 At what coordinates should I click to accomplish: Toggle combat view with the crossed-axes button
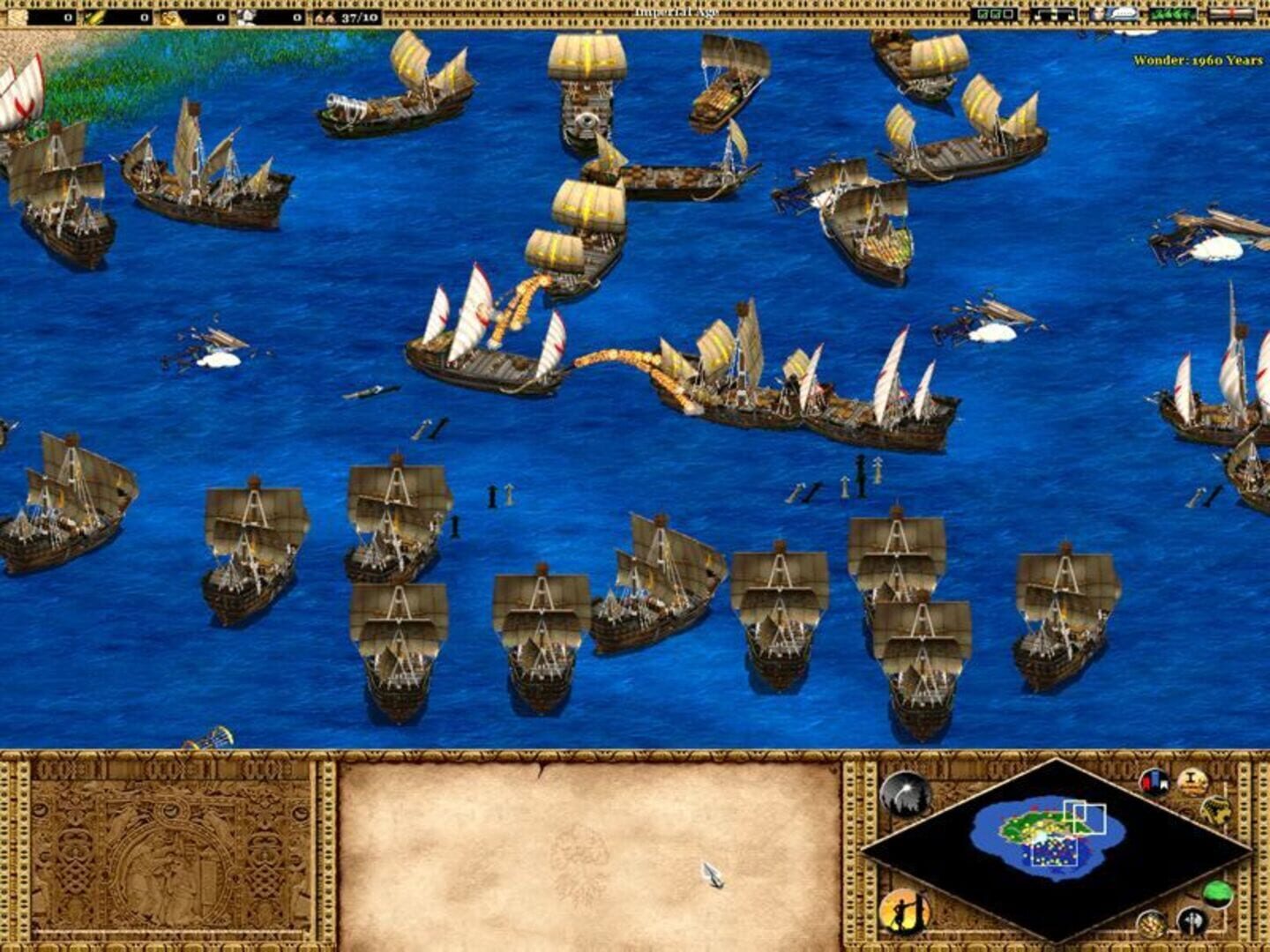(x=1191, y=921)
